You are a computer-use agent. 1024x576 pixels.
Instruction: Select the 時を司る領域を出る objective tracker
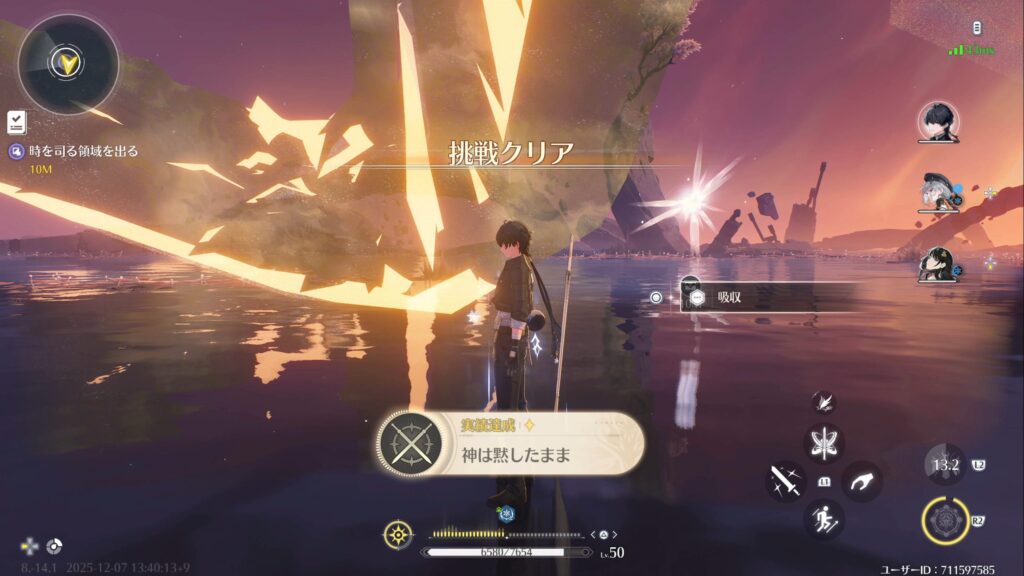[x=82, y=151]
